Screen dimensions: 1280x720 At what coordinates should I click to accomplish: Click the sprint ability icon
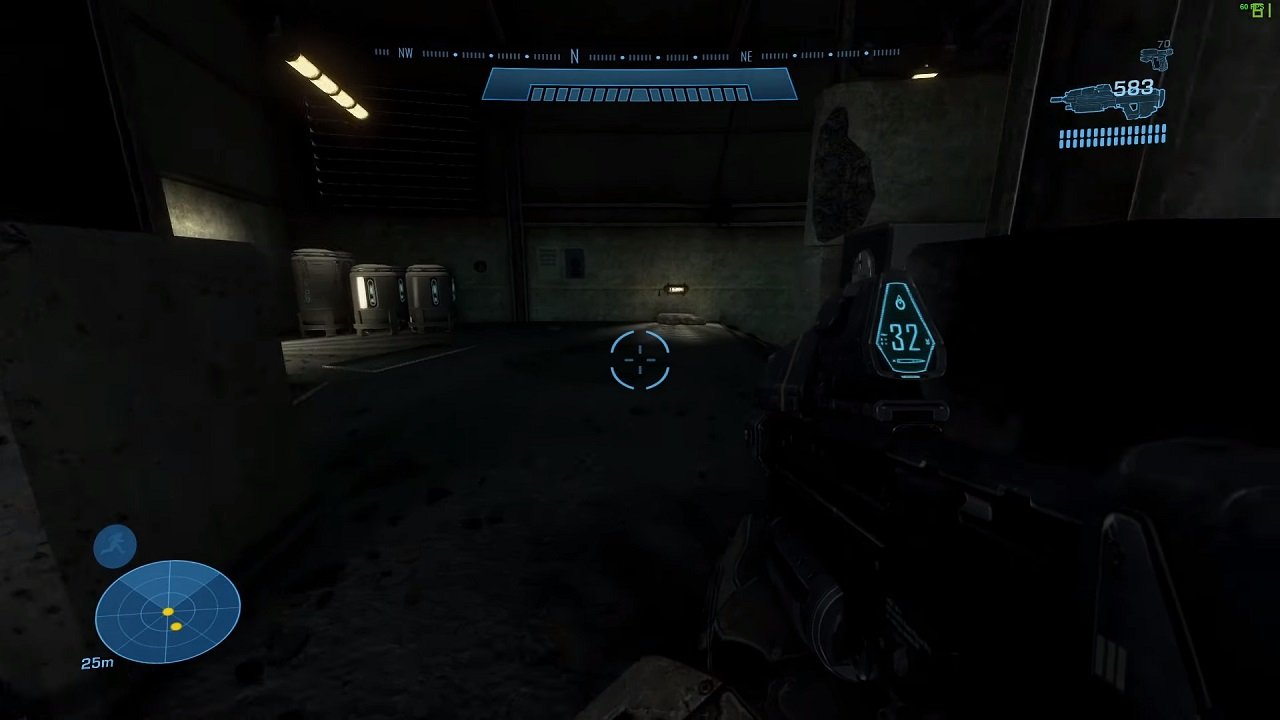point(114,545)
